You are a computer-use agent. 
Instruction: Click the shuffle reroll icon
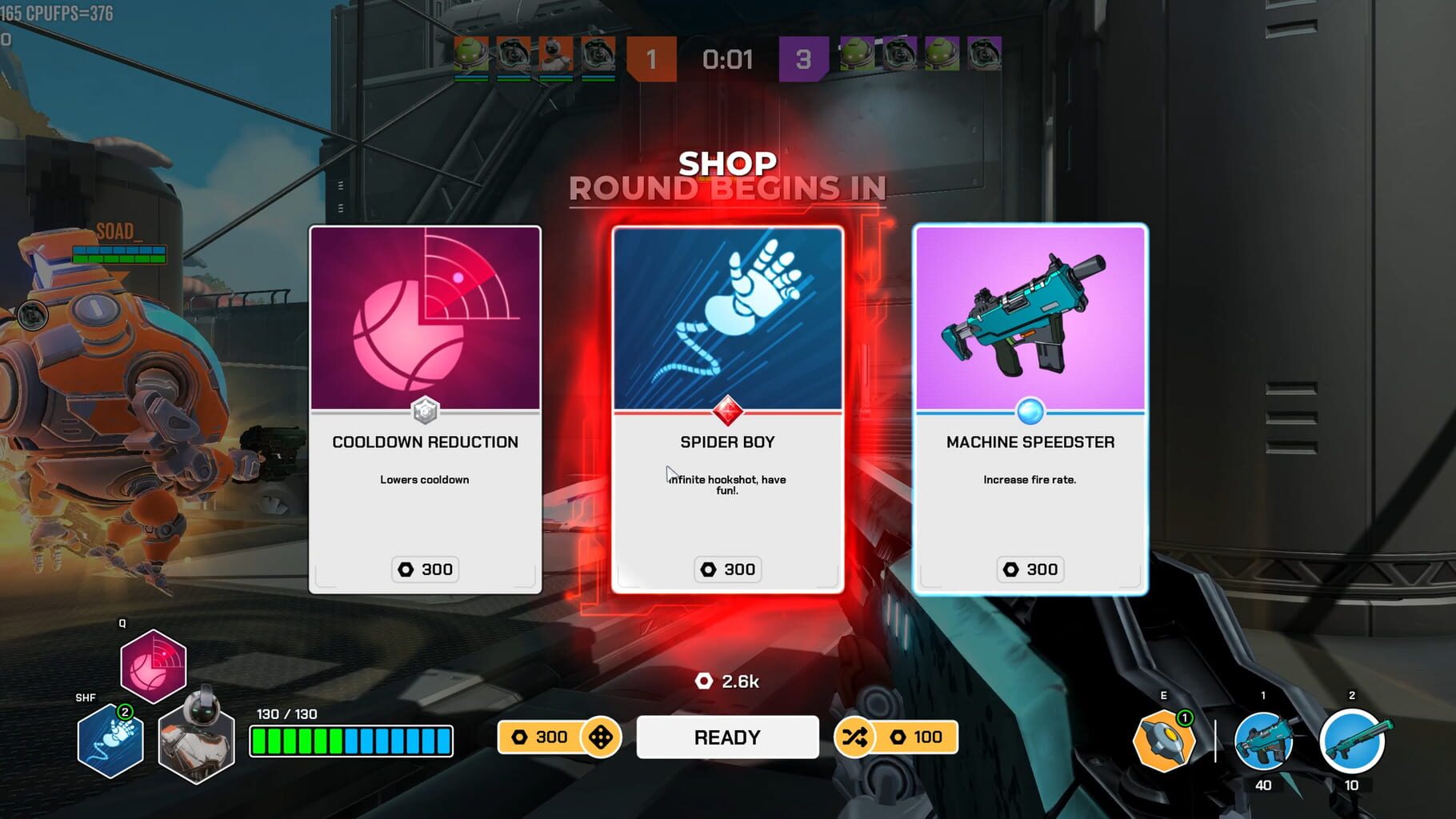[854, 737]
